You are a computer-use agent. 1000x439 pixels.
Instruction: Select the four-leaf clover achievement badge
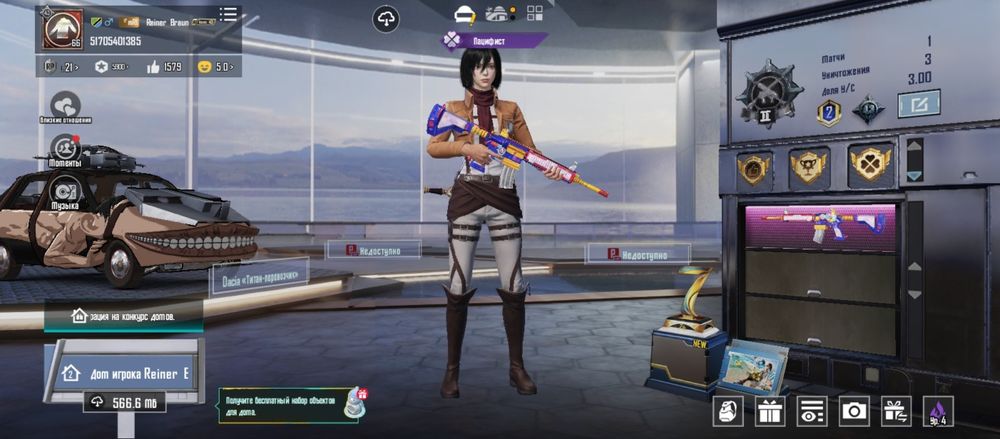[869, 166]
